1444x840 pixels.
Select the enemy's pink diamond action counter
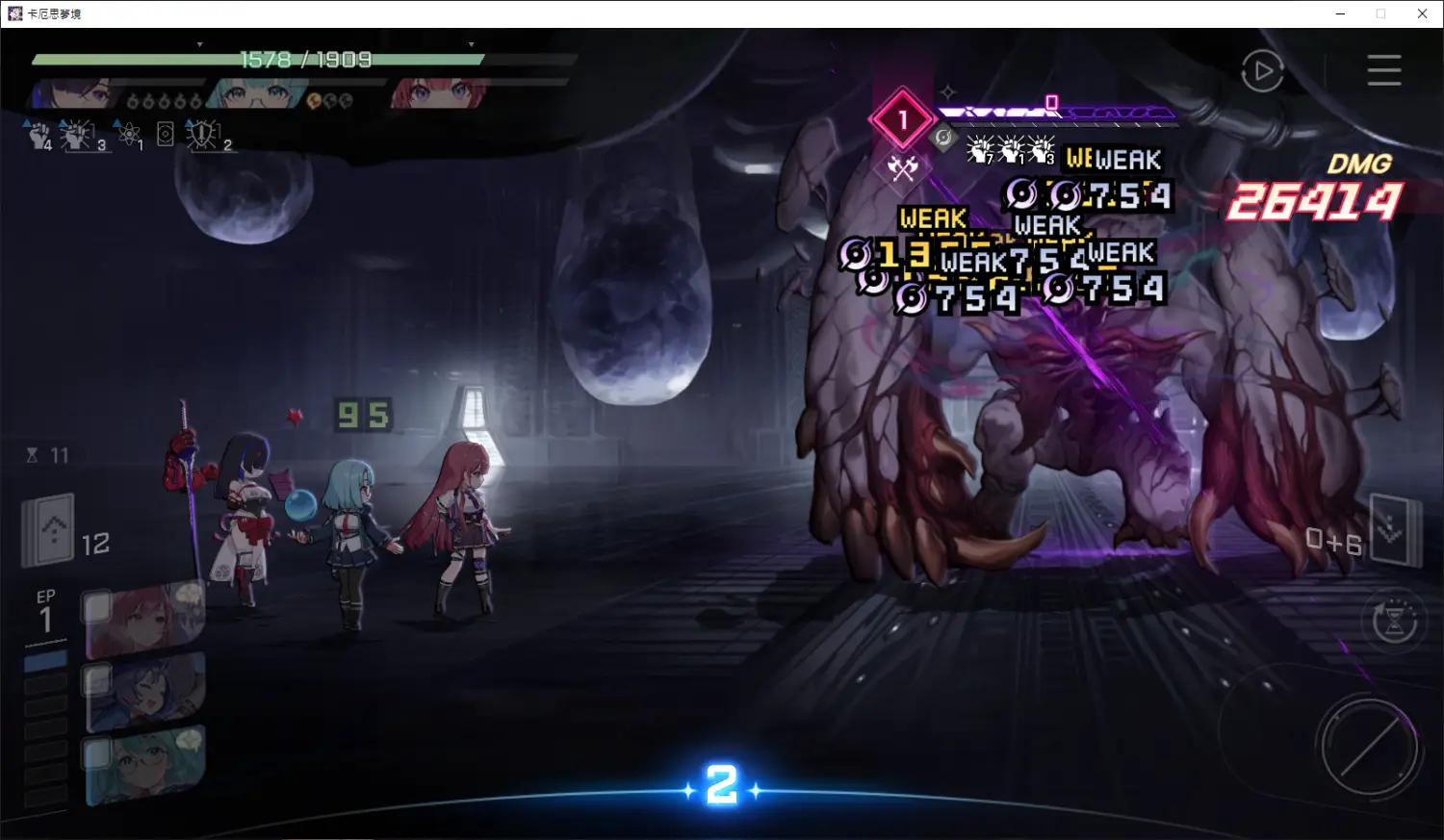[902, 119]
